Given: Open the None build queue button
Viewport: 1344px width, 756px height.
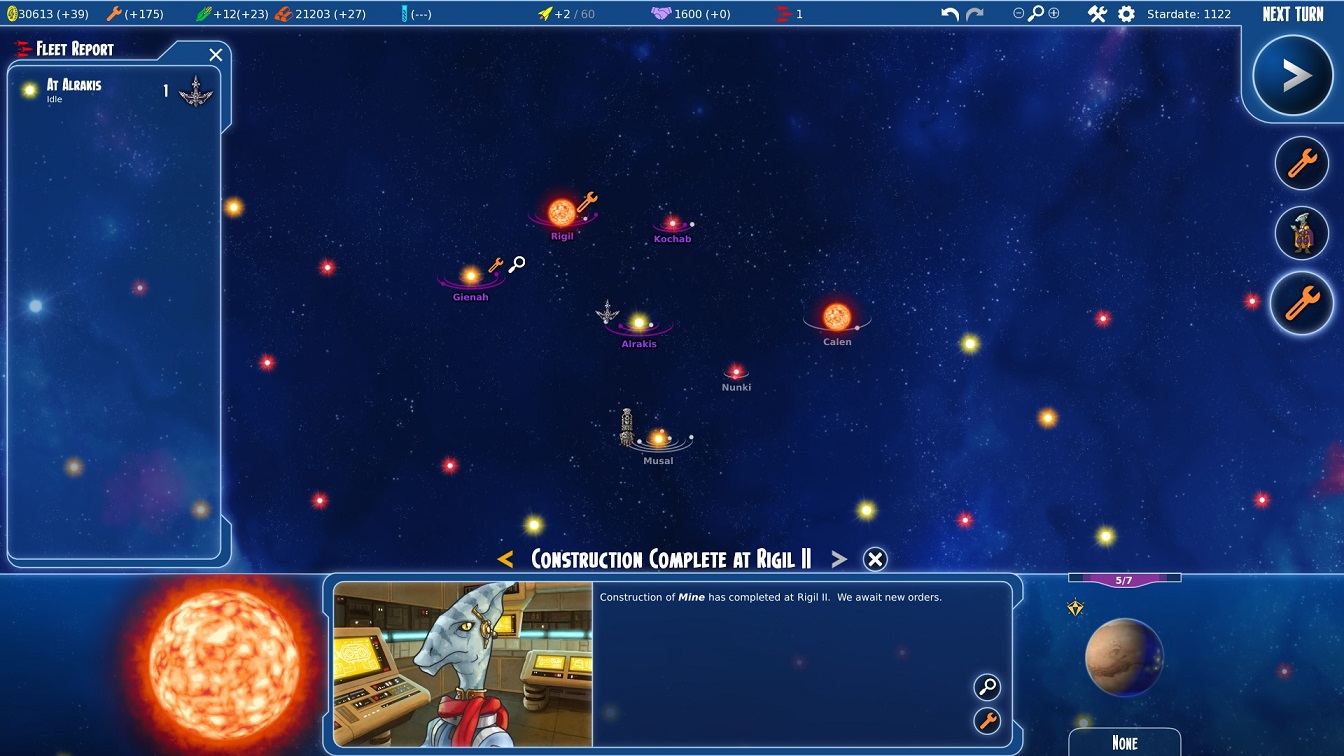Looking at the screenshot, I should tap(1124, 742).
